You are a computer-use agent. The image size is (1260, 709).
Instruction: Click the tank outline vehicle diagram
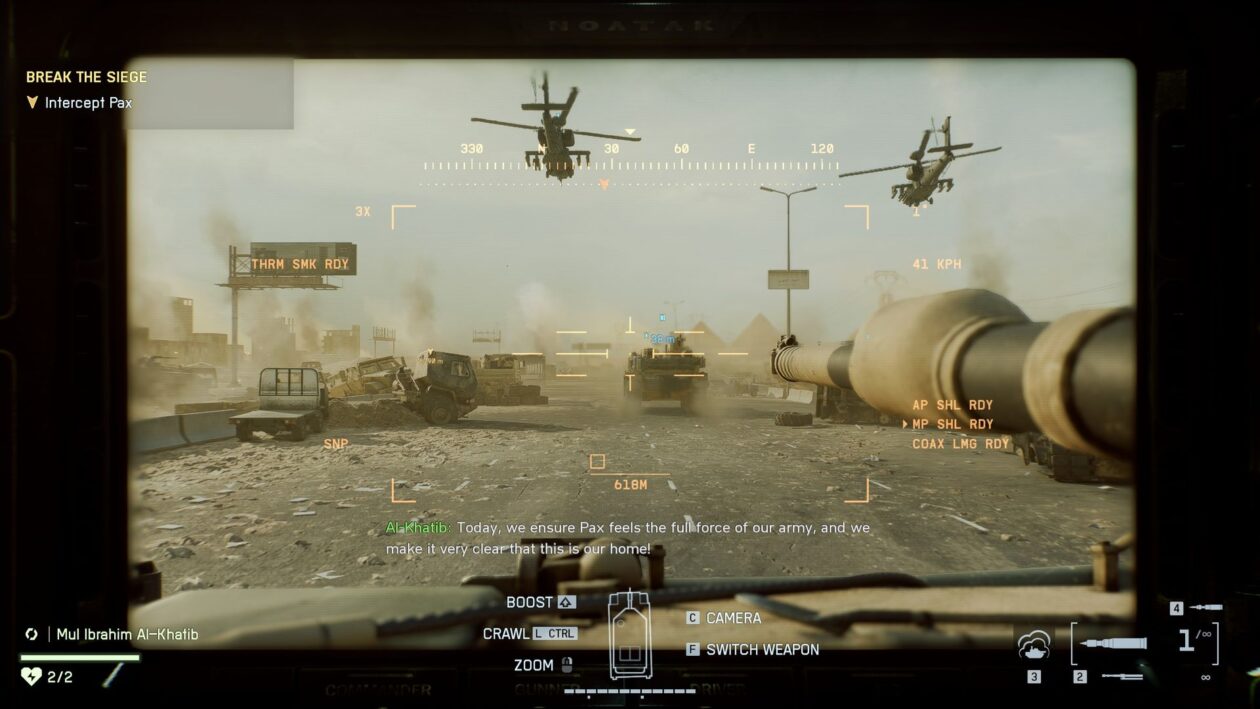tap(630, 635)
